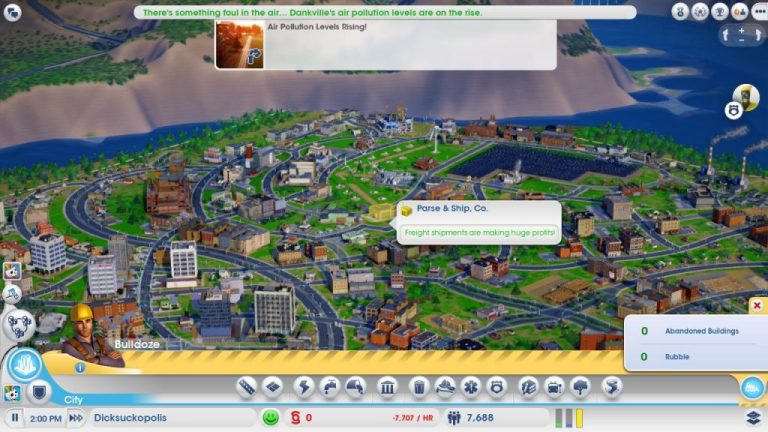Viewport: 768px width, 432px height.
Task: Click the green happiness smiley face
Action: 270,418
